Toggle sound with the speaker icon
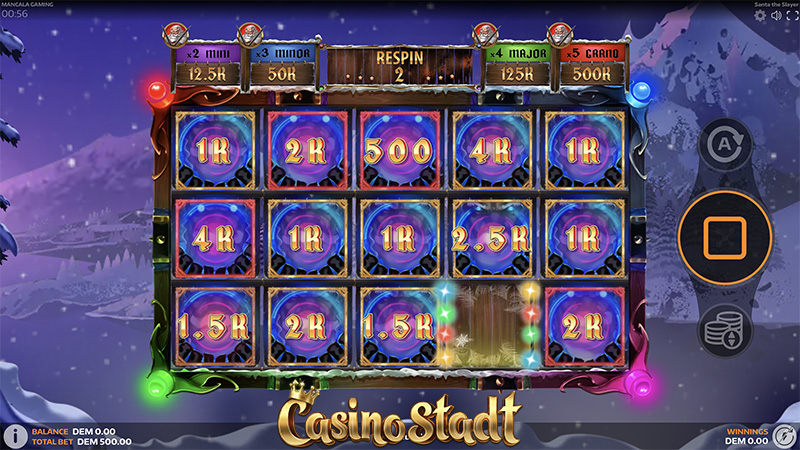This screenshot has width=800, height=450. point(775,16)
